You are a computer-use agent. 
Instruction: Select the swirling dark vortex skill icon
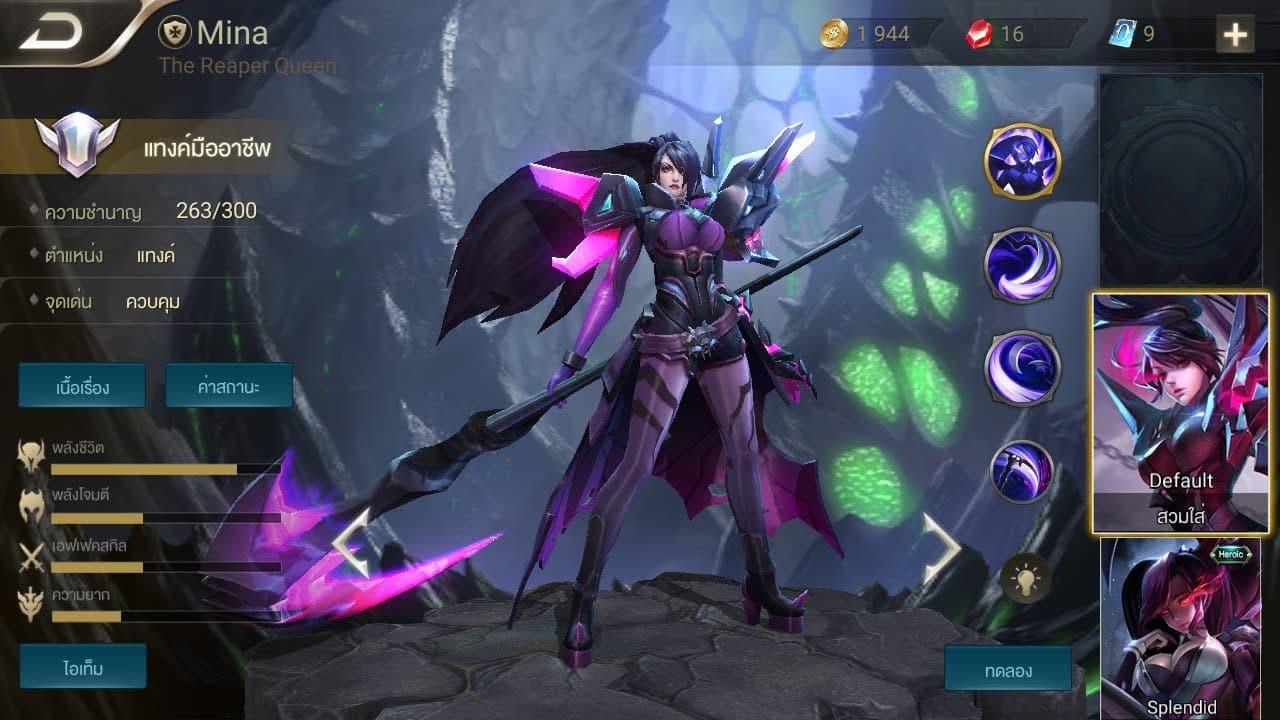pyautogui.click(x=1022, y=265)
